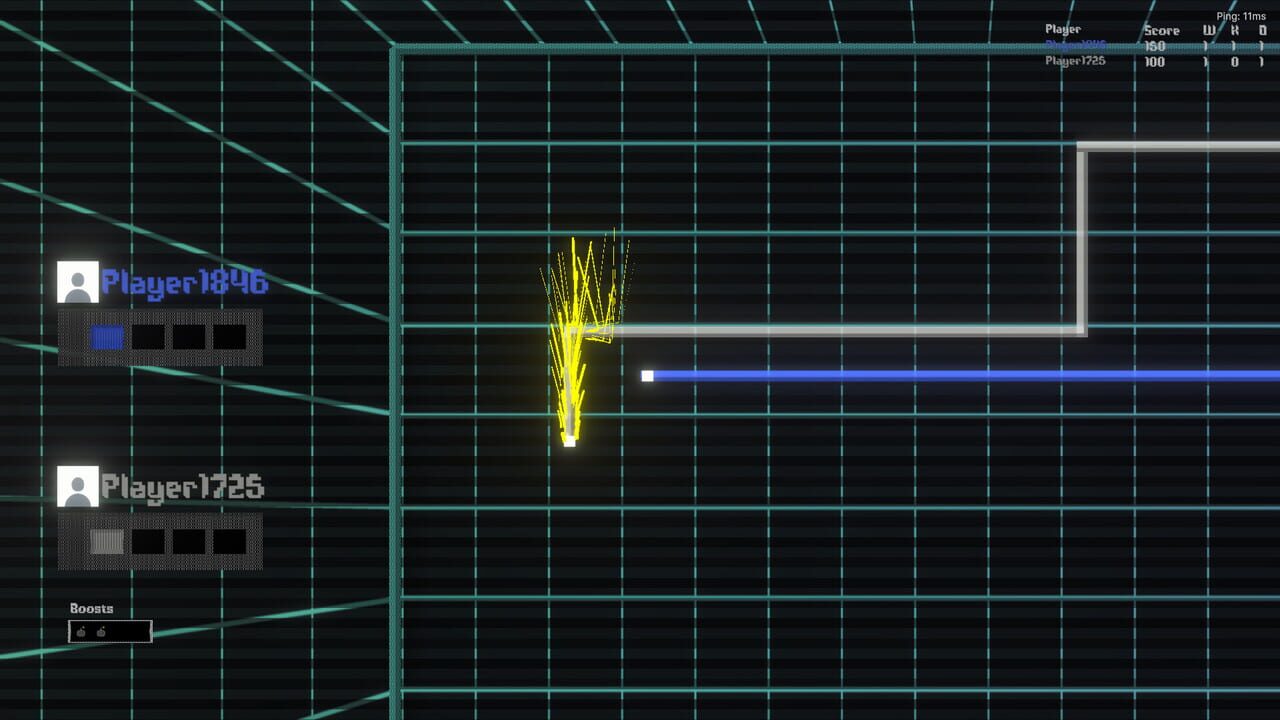
Task: Open the Player column header menu
Action: click(x=1062, y=30)
